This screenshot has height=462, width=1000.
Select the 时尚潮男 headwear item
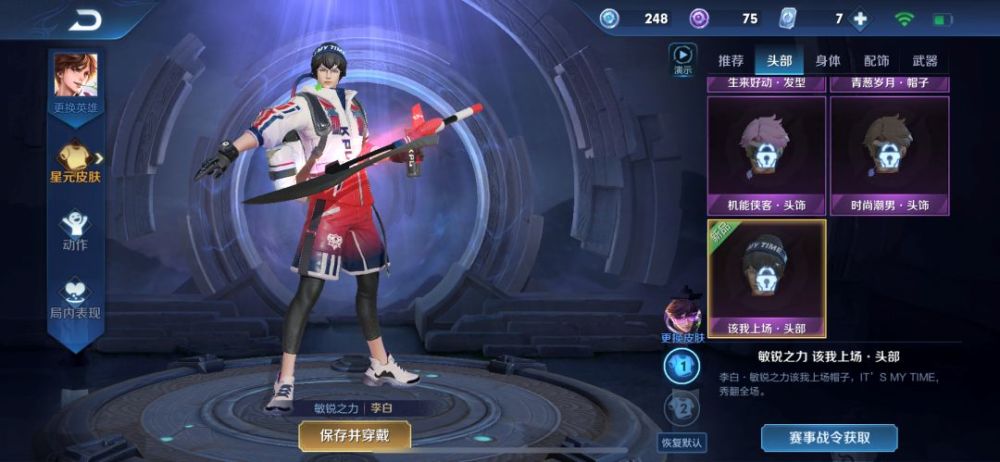tap(889, 155)
